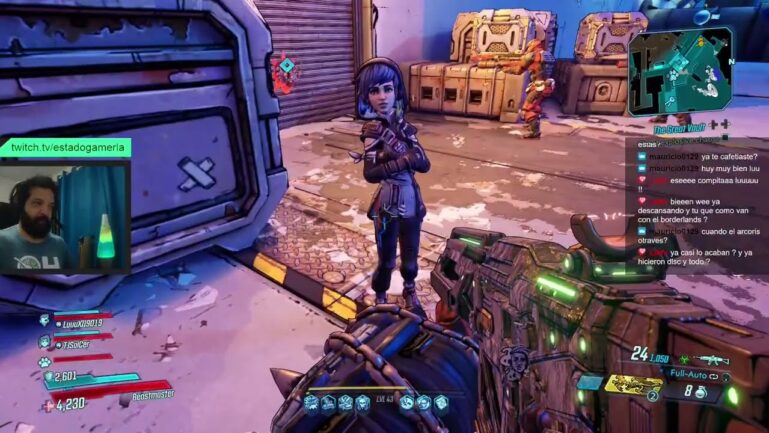Open the minimap of The Great Vault
Image resolution: width=769 pixels, height=433 pixels.
679,71
